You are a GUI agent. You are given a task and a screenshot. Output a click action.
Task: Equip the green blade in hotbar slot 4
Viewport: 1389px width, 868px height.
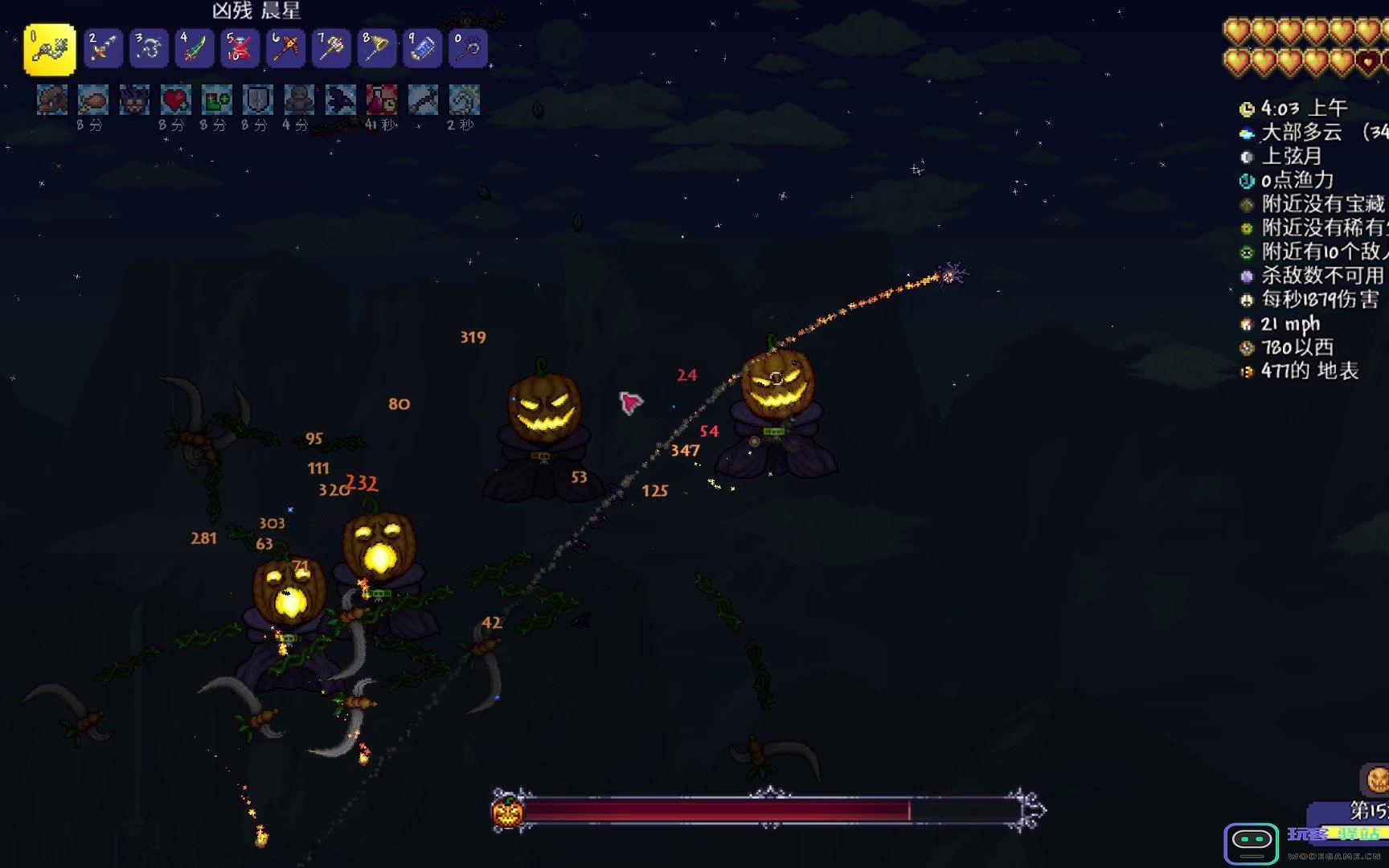tap(195, 49)
